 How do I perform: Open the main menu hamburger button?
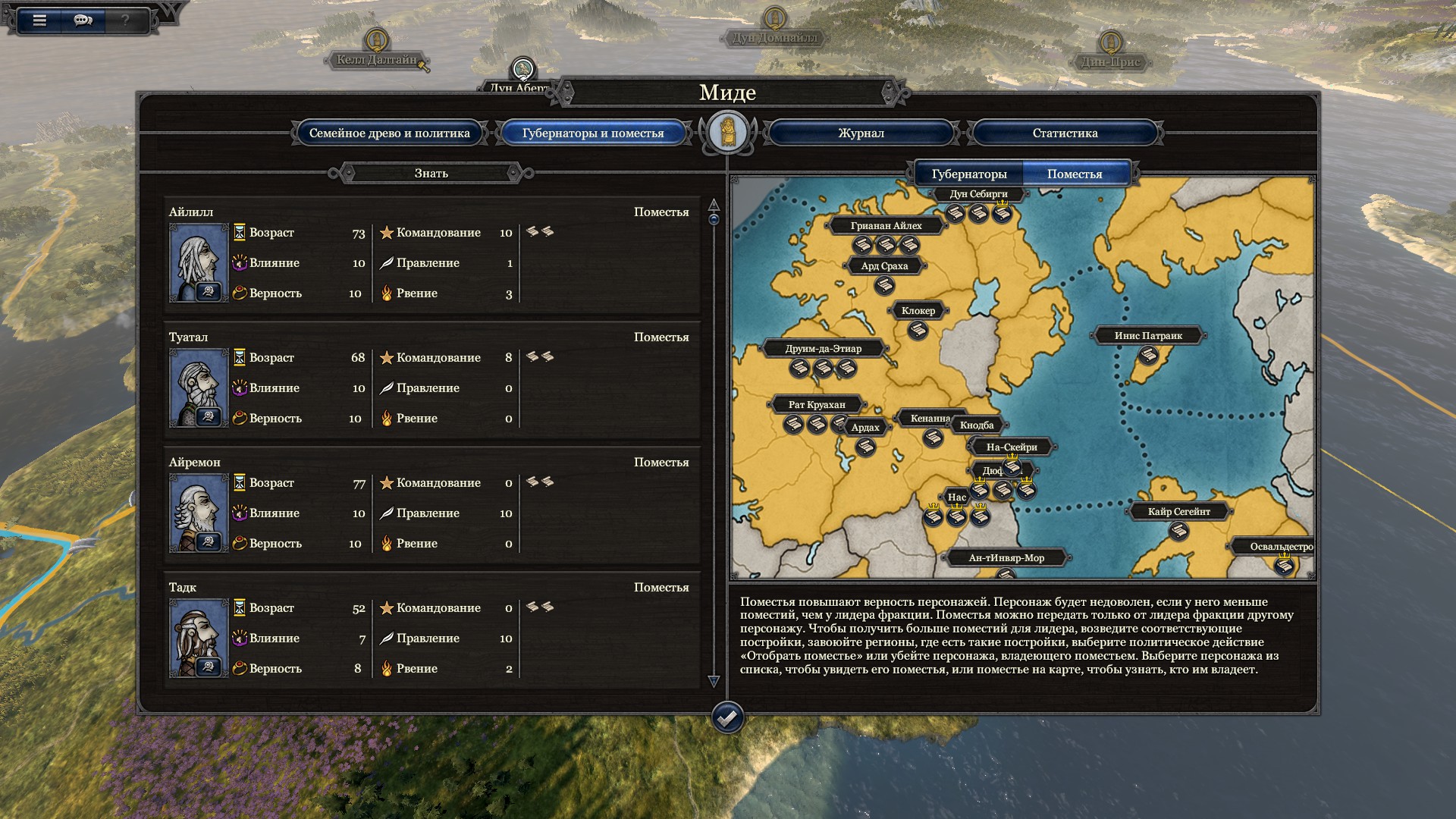(x=39, y=20)
